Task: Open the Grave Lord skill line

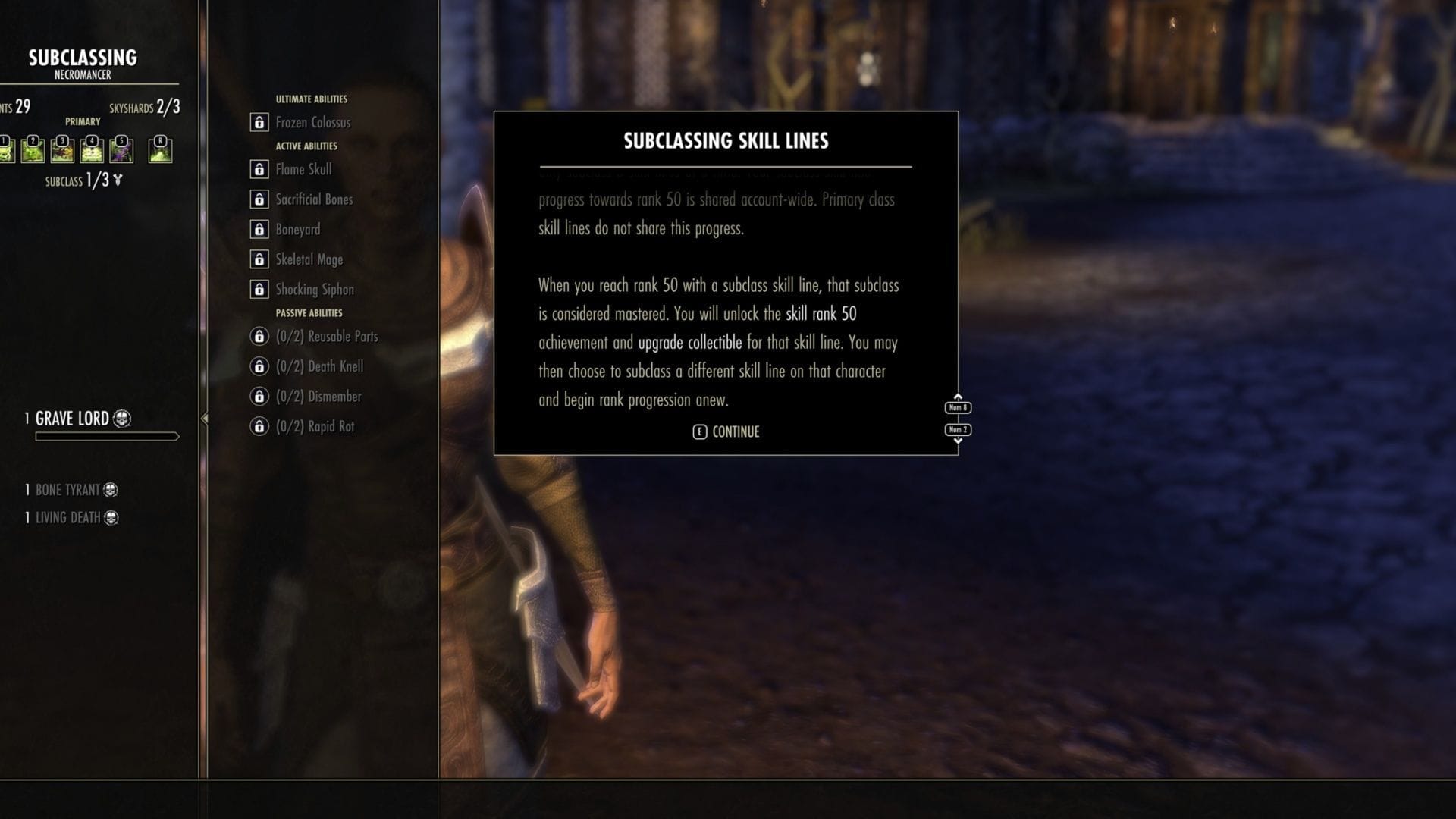Action: 72,418
